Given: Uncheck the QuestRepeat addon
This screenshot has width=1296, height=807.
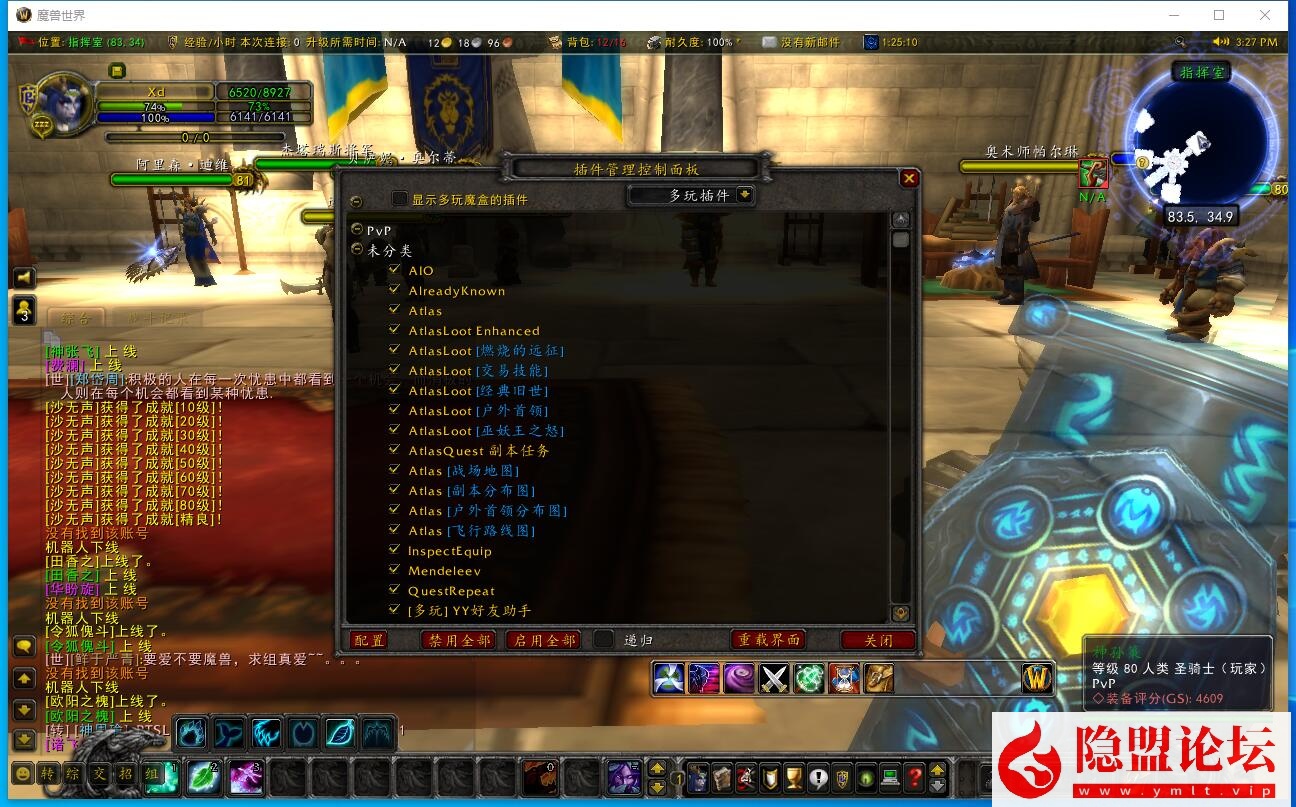Looking at the screenshot, I should click(394, 590).
